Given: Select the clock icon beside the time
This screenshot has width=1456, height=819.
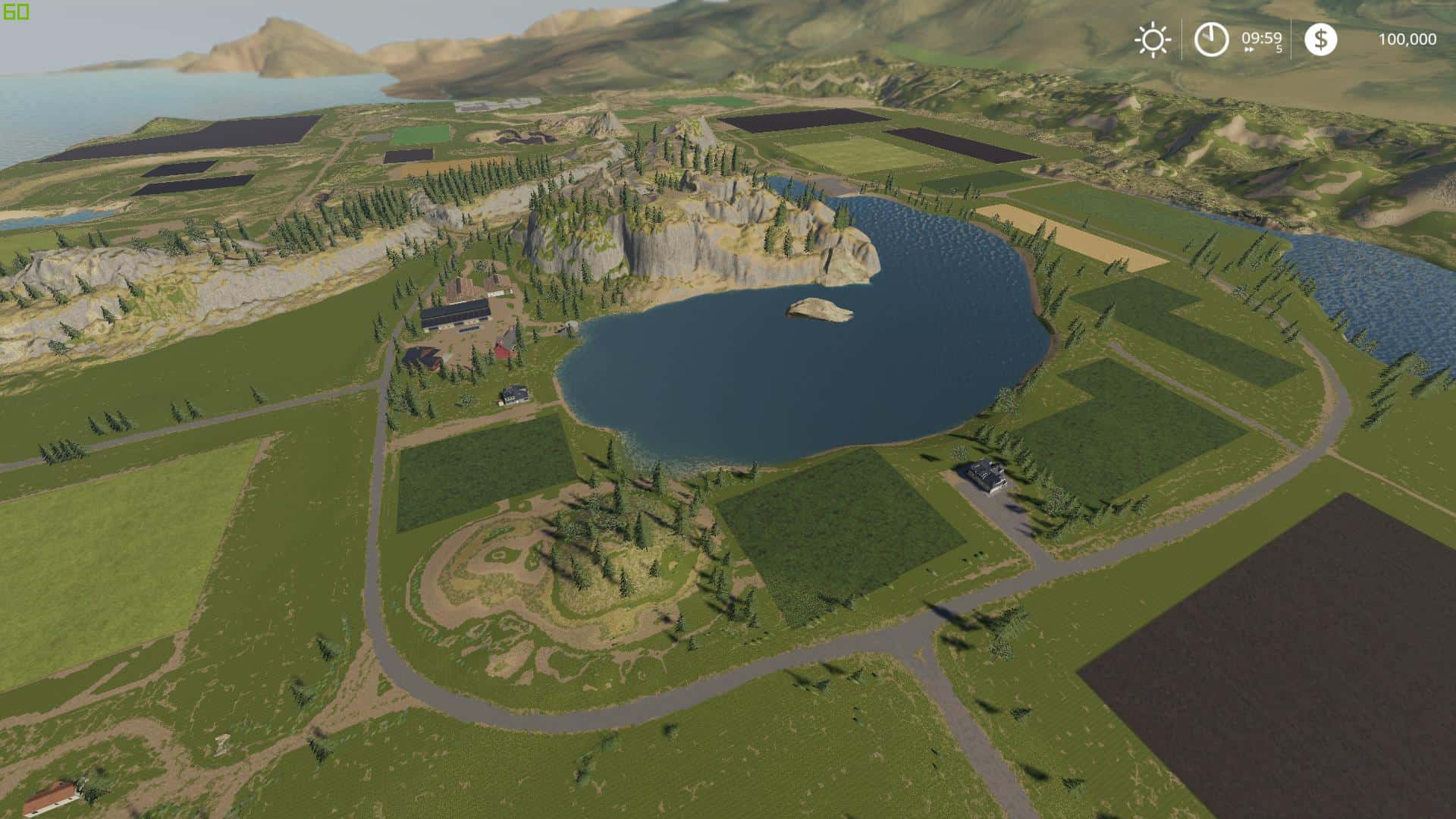Looking at the screenshot, I should coord(1211,39).
